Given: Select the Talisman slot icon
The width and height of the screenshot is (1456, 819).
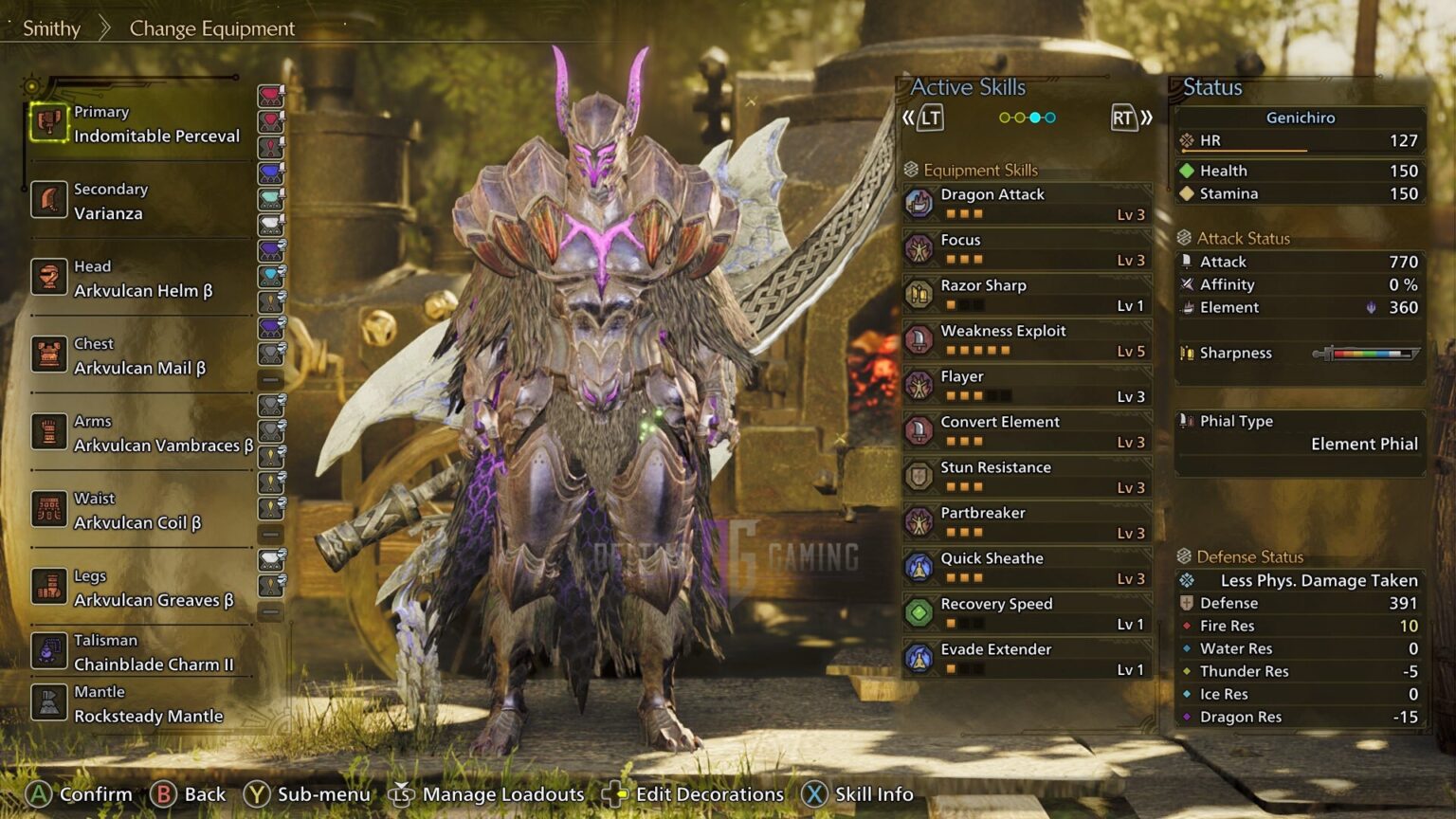Looking at the screenshot, I should 49,651.
